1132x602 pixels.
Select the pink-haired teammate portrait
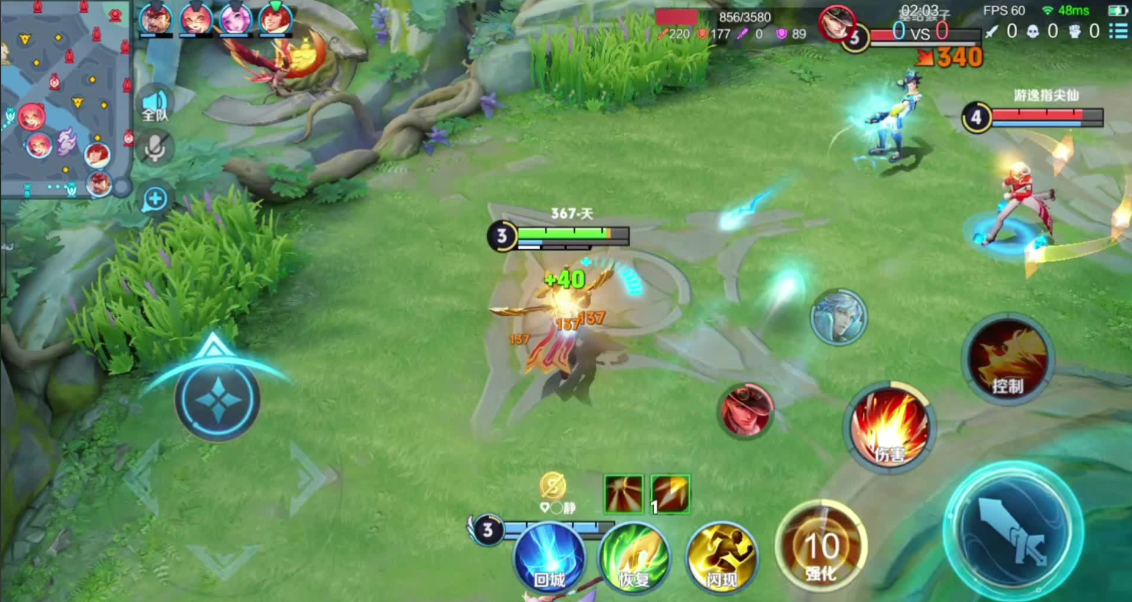(236, 18)
